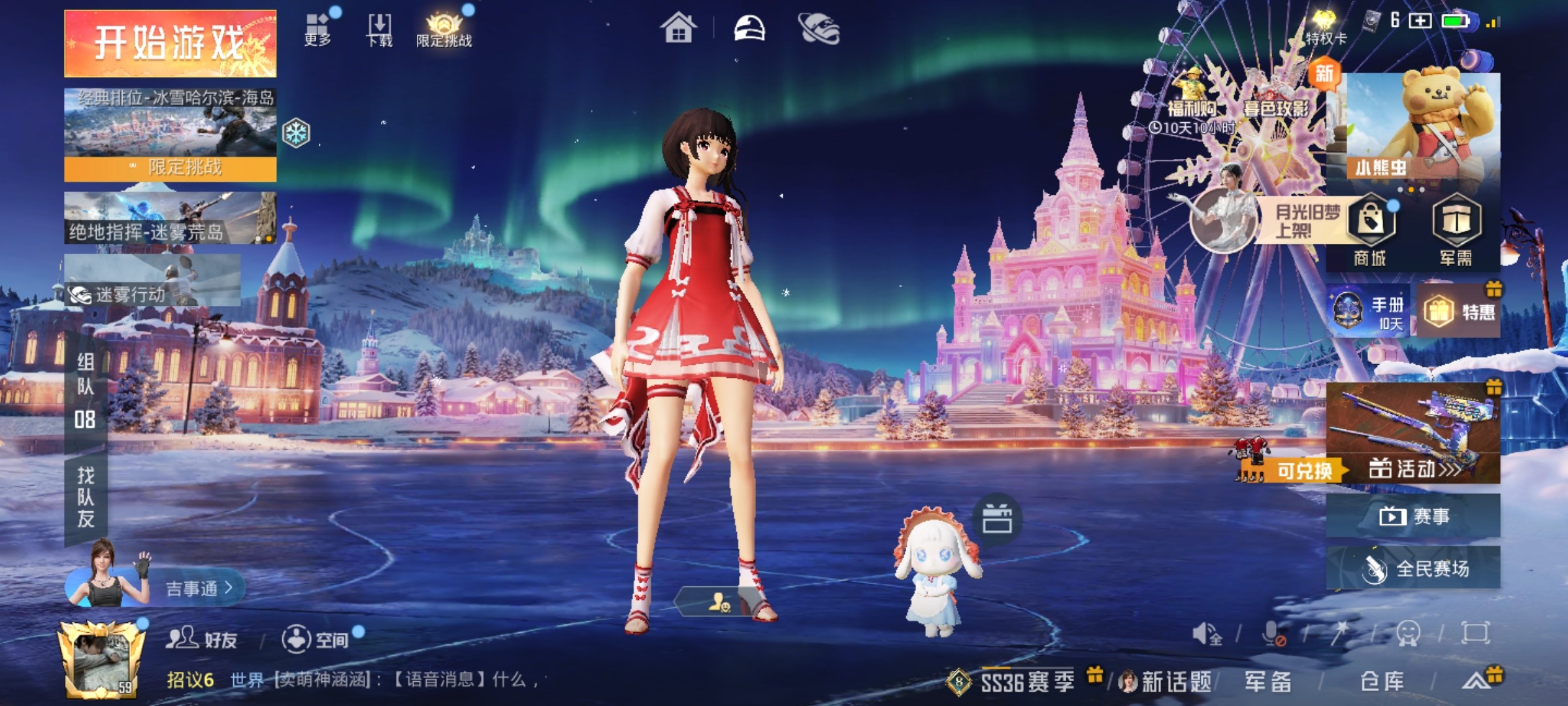Viewport: 1568px width, 706px height.
Task: Open the 找队友 find teammates panel
Action: 86,497
